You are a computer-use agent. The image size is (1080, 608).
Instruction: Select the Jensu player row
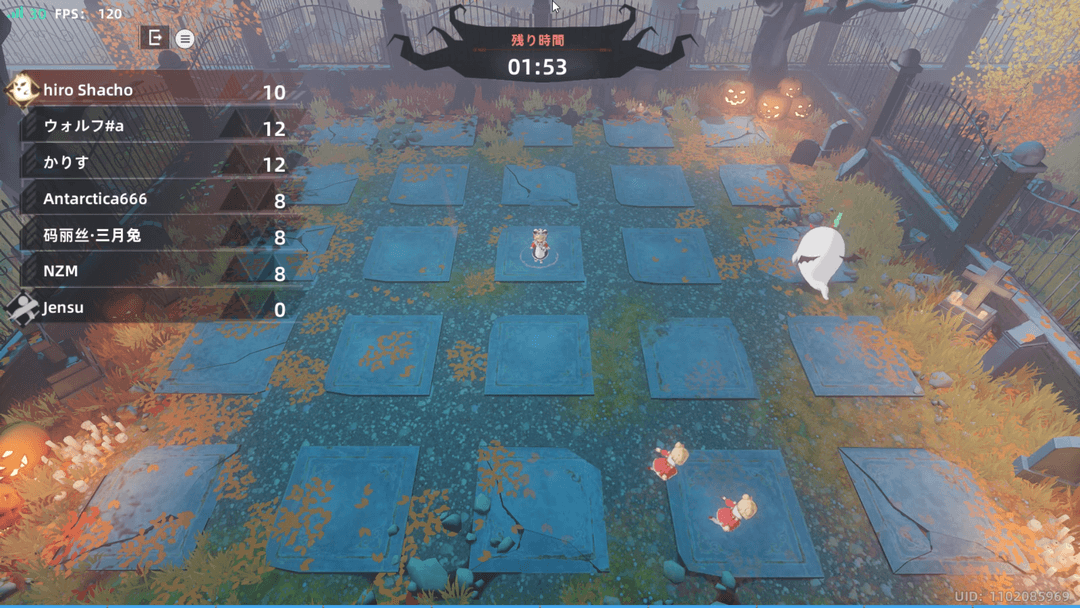click(150, 308)
